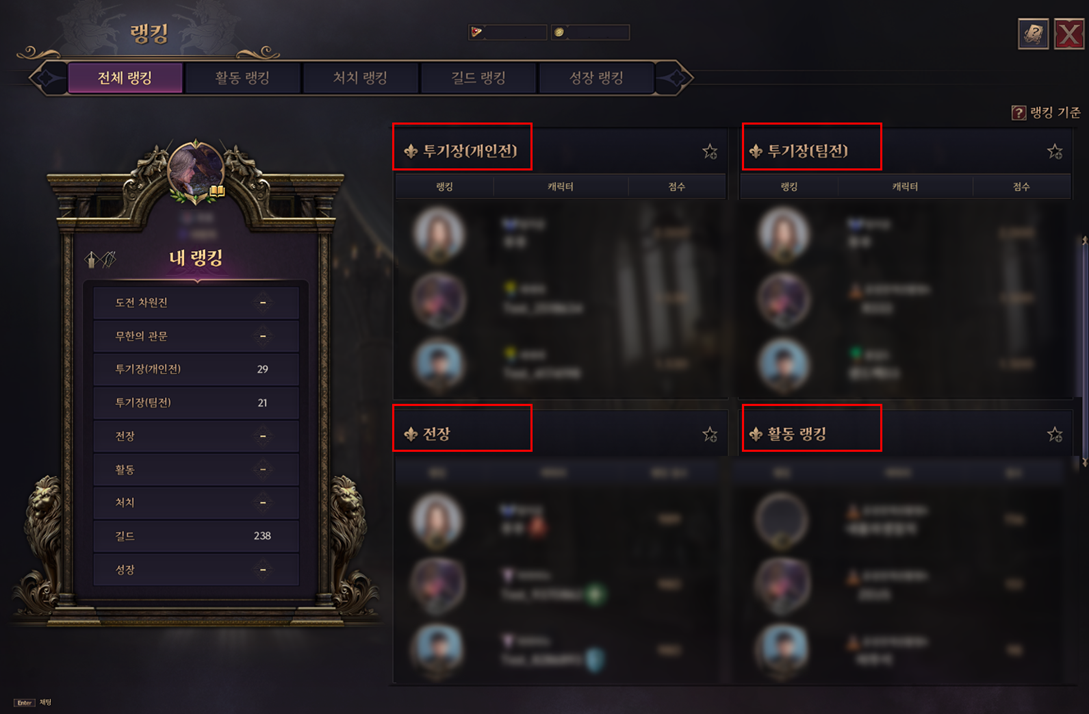This screenshot has width=1089, height=714.
Task: Open the 활동 랭킹 tab
Action: (x=242, y=78)
